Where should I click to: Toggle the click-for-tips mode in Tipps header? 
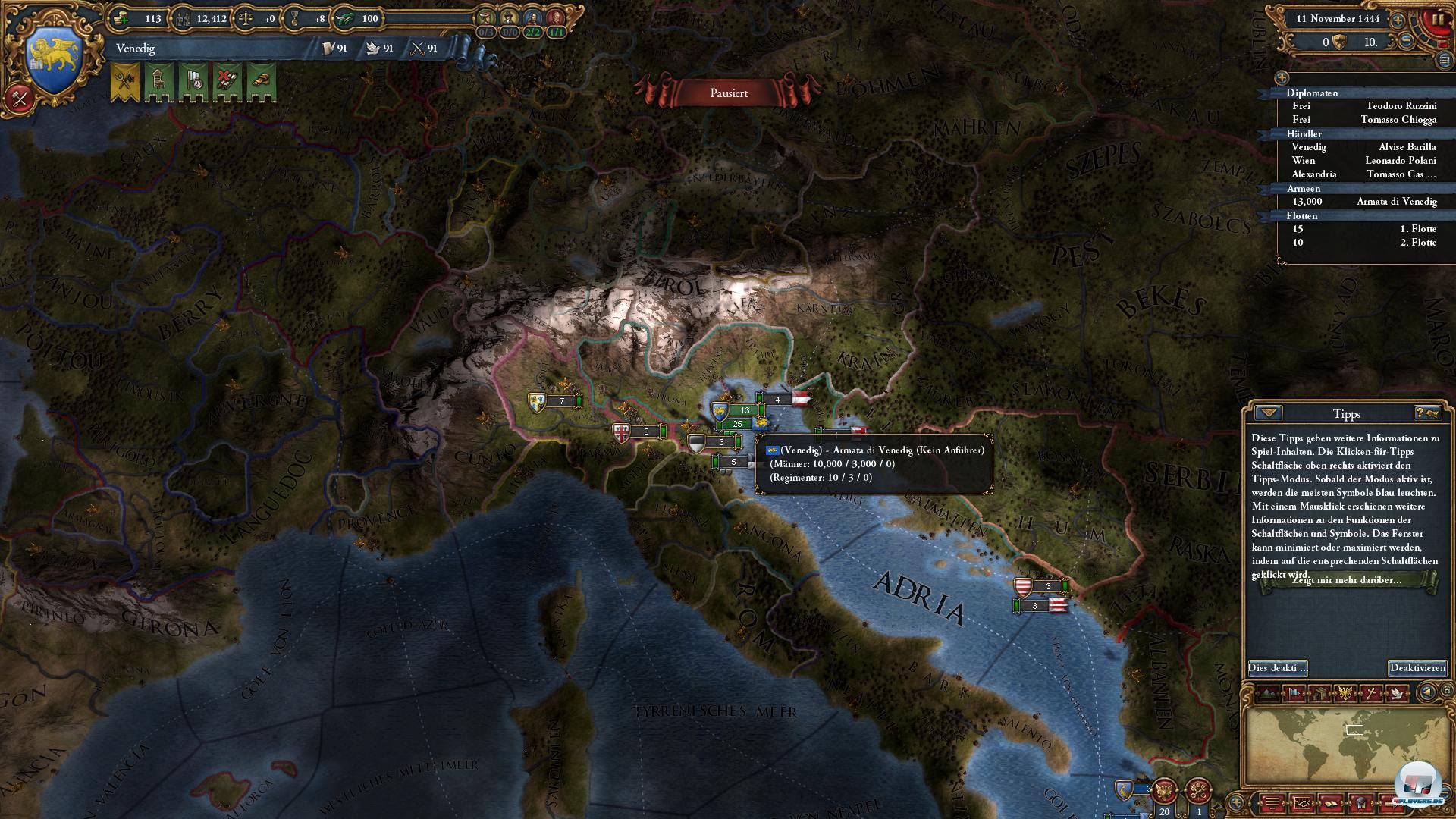[1429, 413]
